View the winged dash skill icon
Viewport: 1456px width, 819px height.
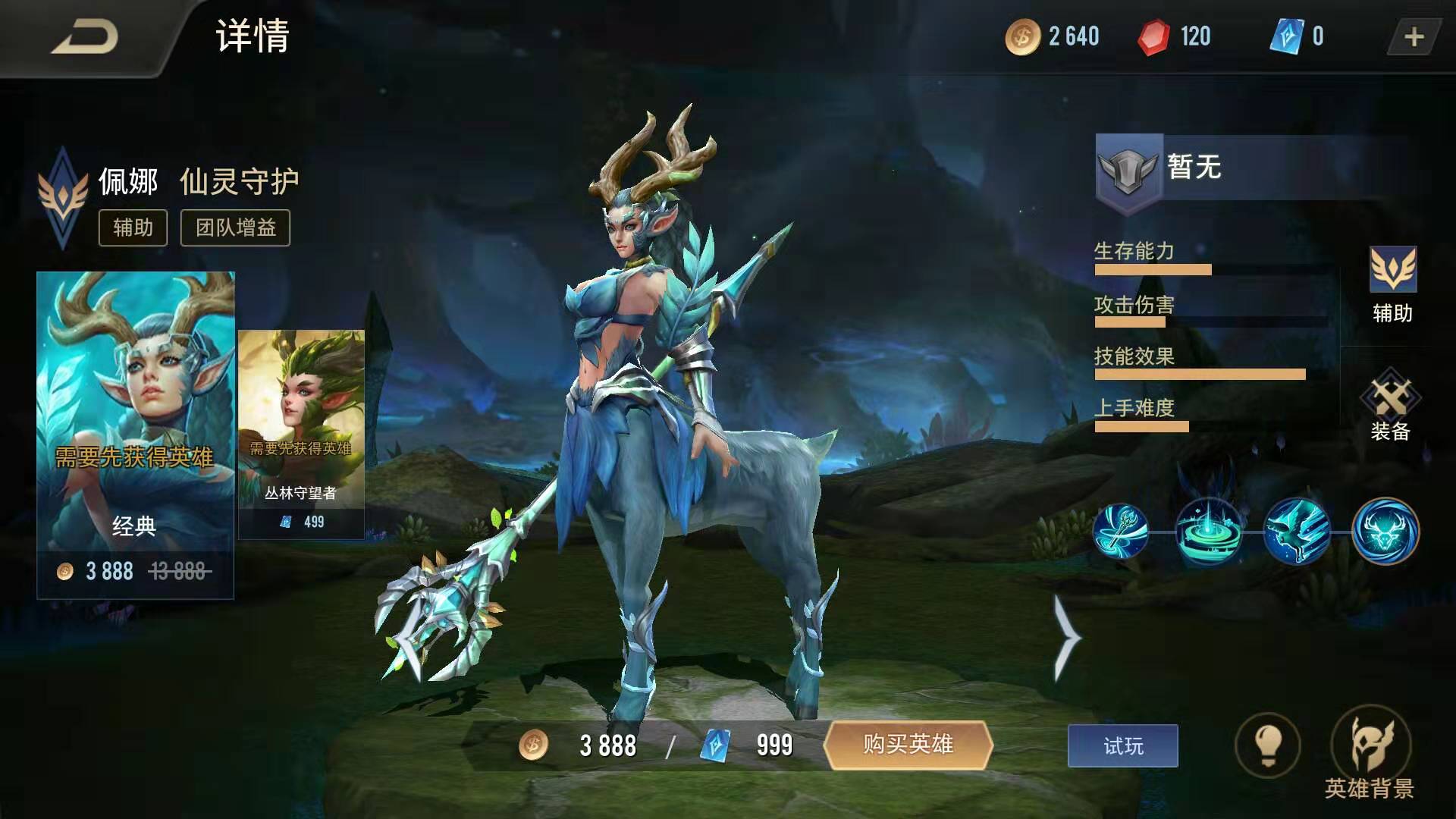coord(1297,531)
